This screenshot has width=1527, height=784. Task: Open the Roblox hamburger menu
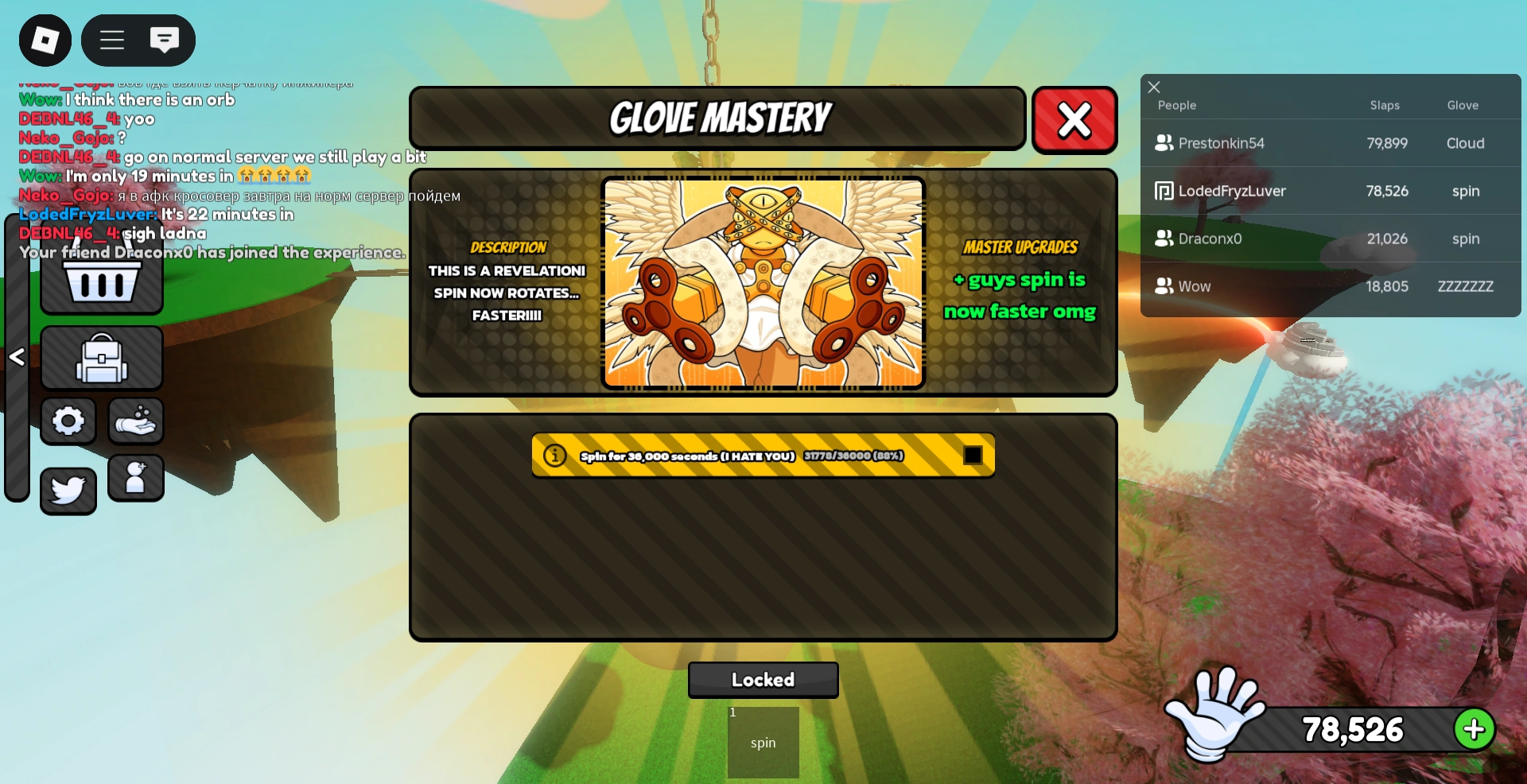pos(112,40)
